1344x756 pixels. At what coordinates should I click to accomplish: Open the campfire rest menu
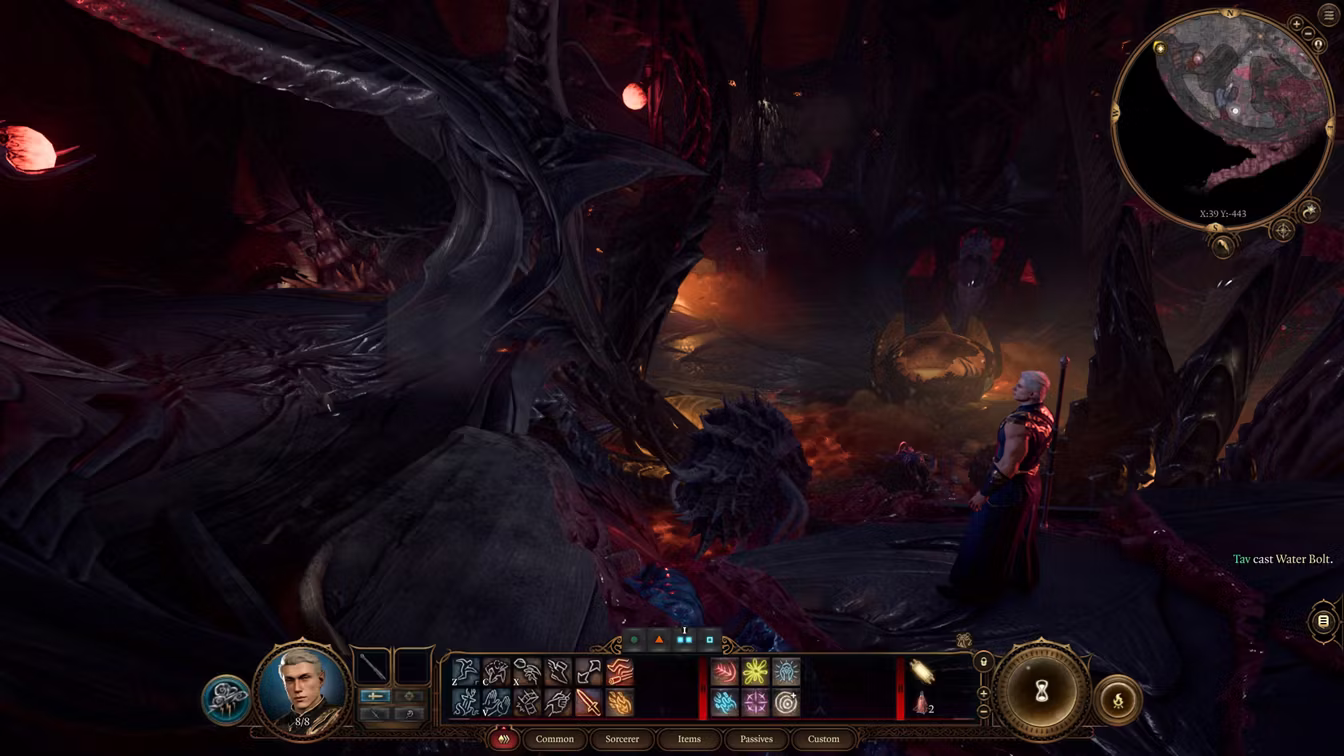coord(1118,700)
